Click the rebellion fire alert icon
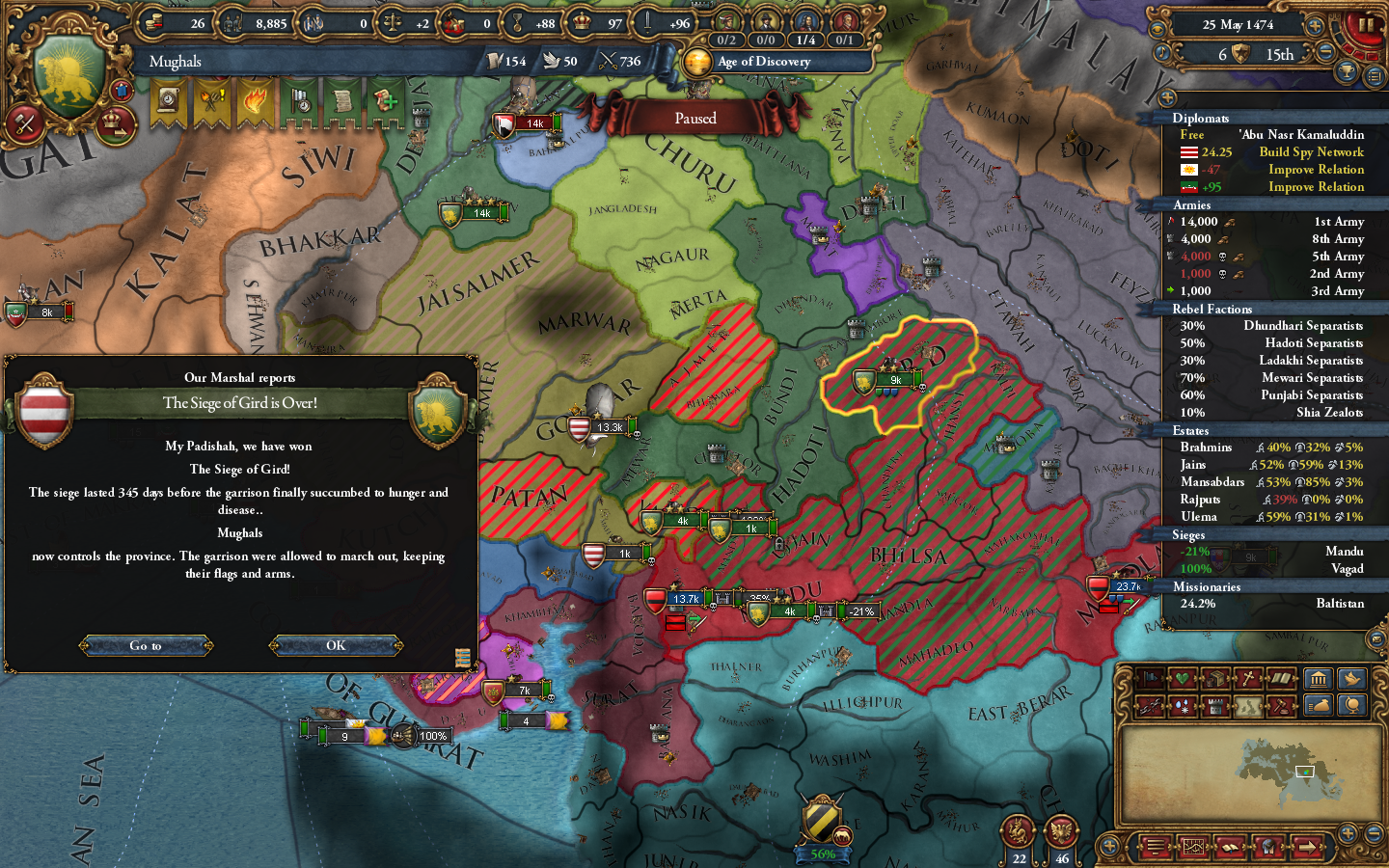 [x=256, y=101]
